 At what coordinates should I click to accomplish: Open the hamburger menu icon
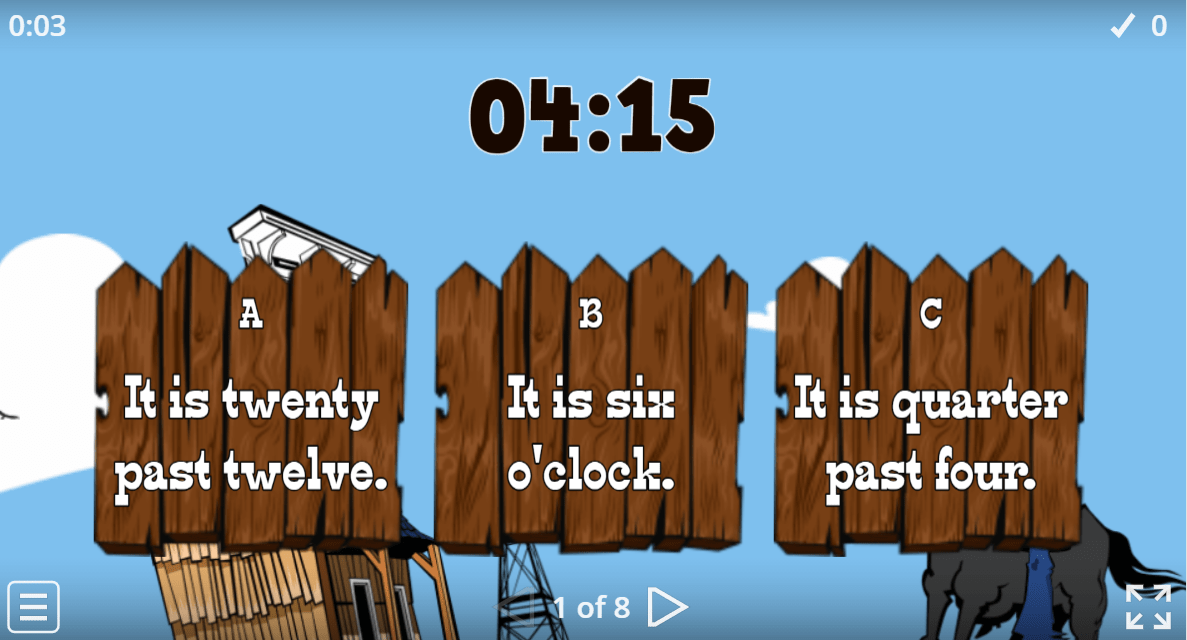(34, 606)
